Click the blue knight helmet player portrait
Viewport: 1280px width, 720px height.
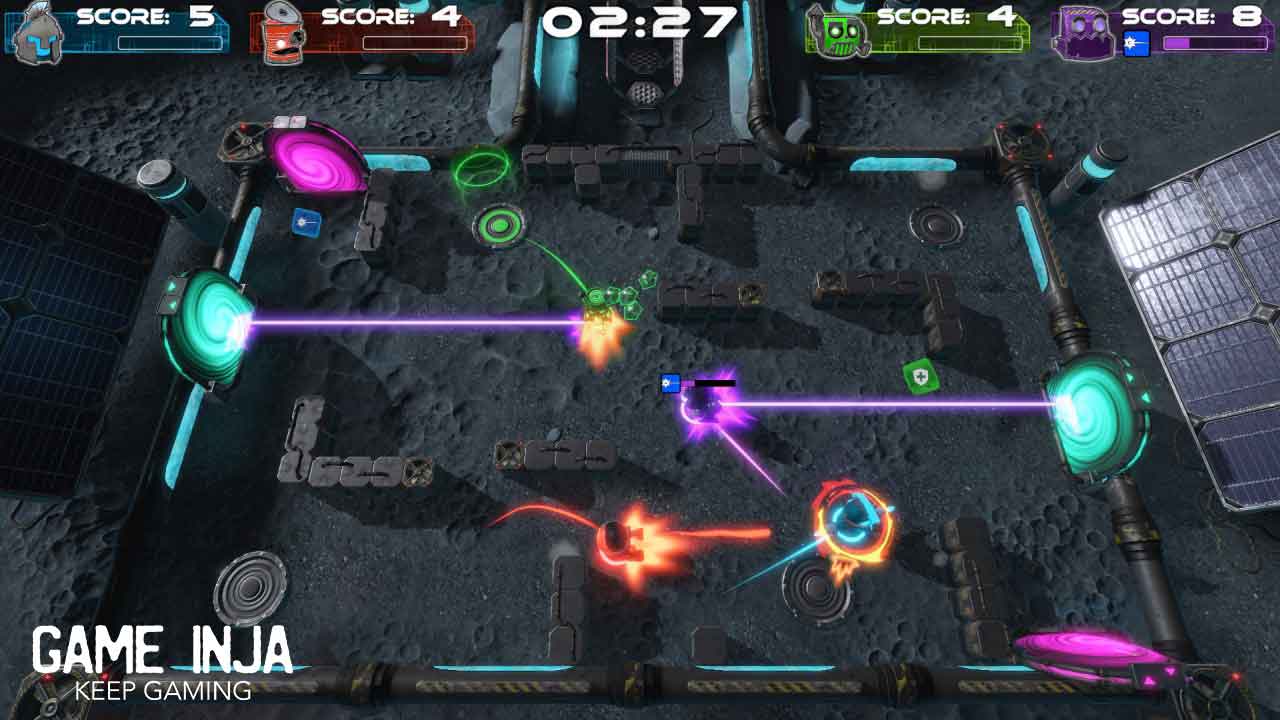[38, 30]
